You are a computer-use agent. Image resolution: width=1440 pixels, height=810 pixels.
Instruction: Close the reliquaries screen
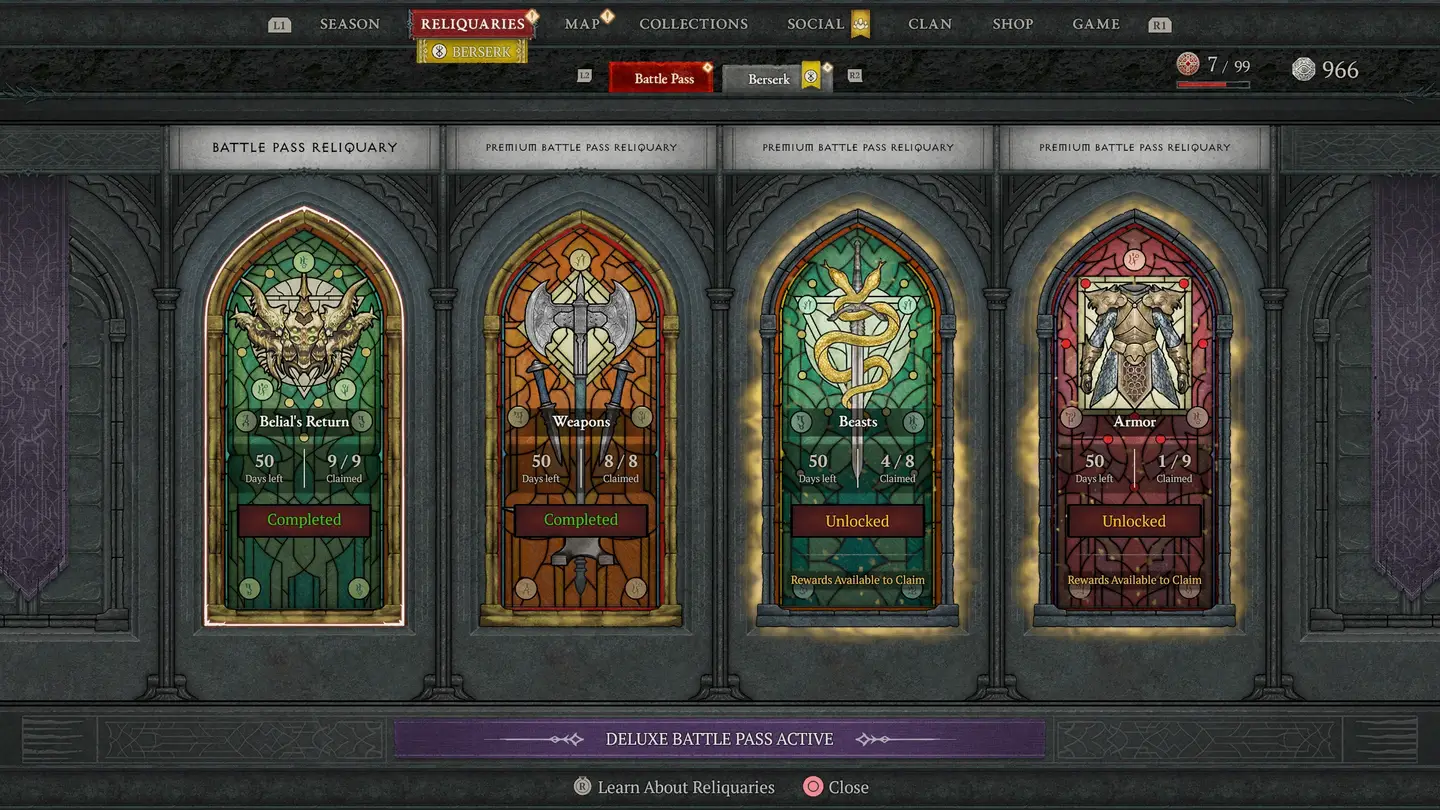tap(847, 787)
